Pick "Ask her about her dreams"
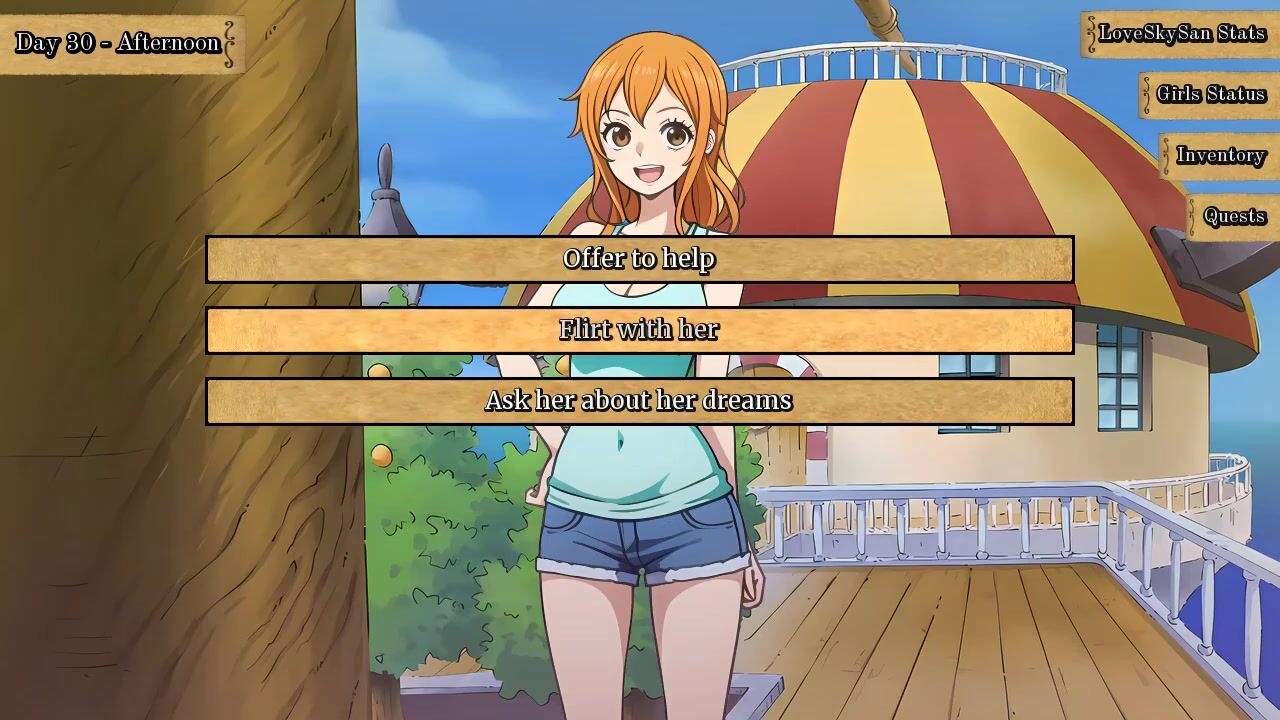 (639, 401)
